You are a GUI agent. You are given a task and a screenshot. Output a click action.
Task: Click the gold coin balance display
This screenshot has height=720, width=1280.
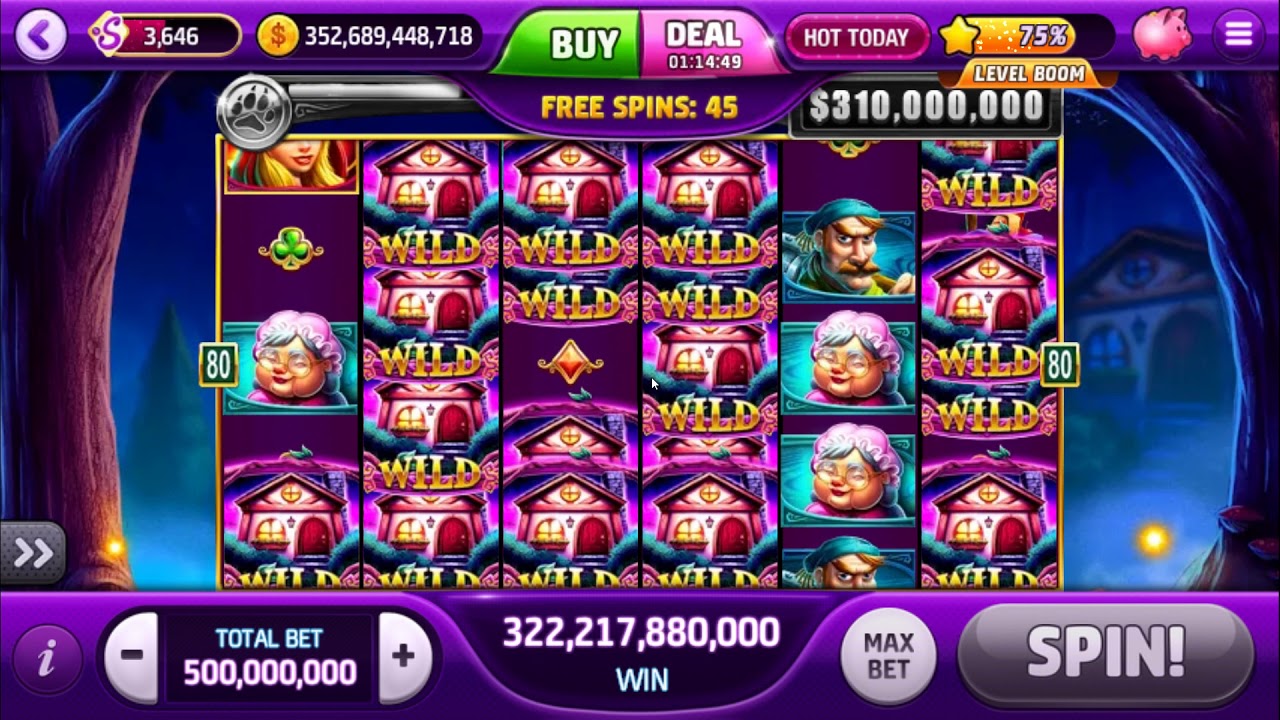(x=368, y=37)
